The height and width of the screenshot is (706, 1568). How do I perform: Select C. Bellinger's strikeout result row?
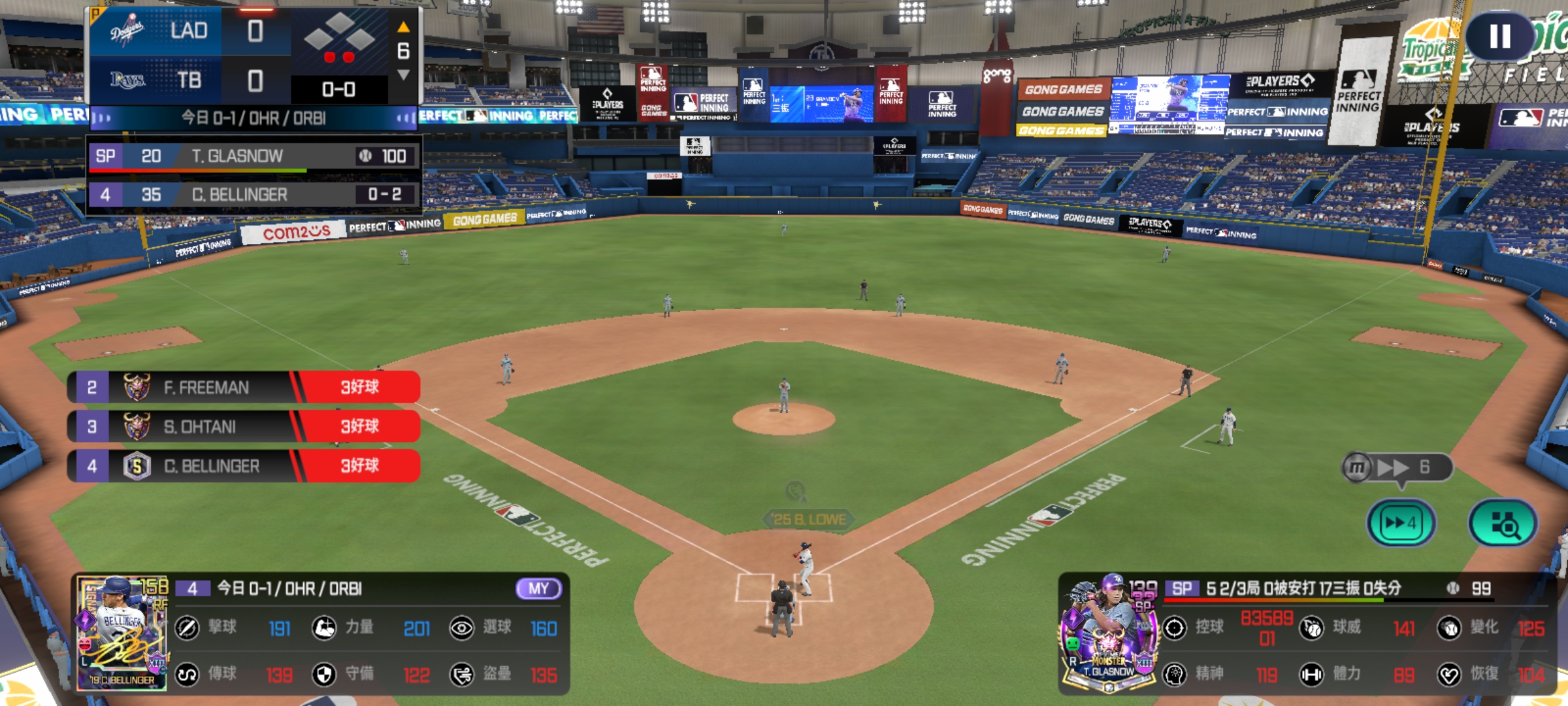click(x=244, y=466)
